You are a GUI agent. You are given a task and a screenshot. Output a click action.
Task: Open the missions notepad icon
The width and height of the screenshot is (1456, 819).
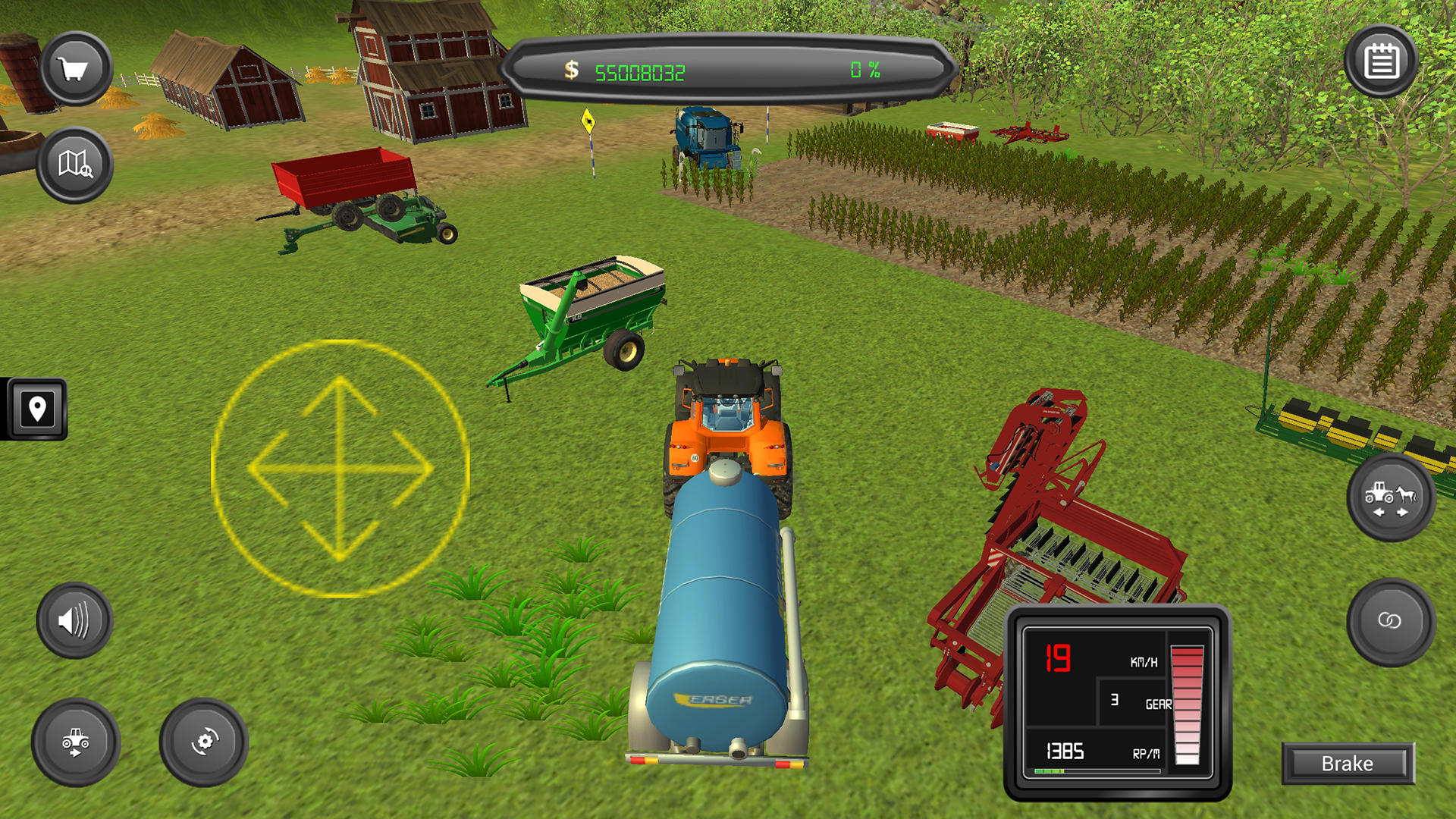(x=1382, y=61)
